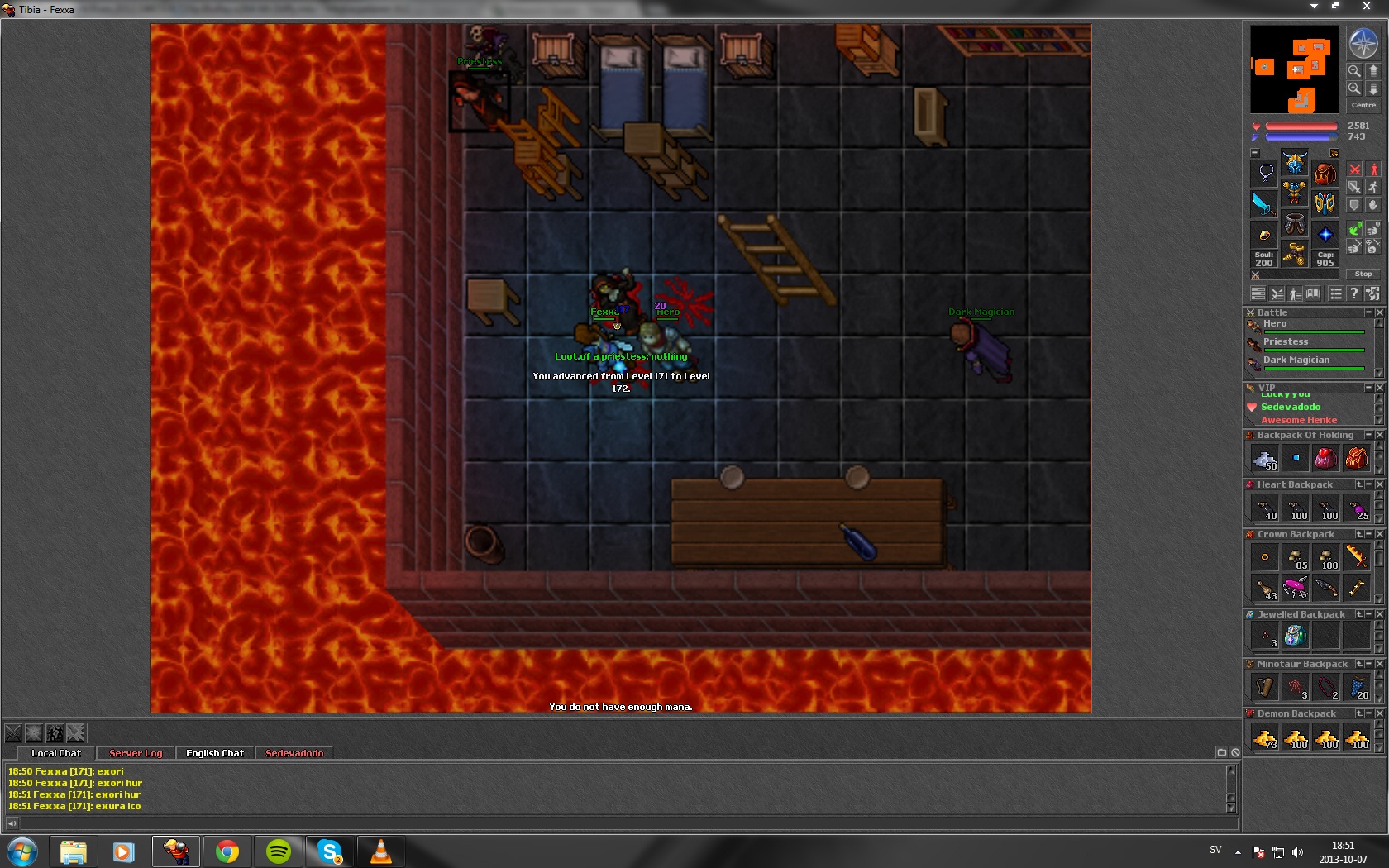Close the Battle panel
Image resolution: width=1389 pixels, height=868 pixels.
[x=1379, y=312]
